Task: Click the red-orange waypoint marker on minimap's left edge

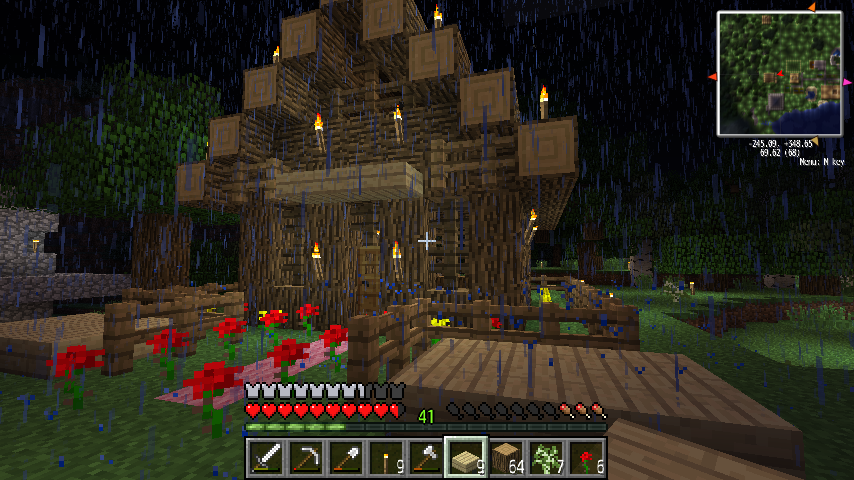Action: click(x=713, y=77)
